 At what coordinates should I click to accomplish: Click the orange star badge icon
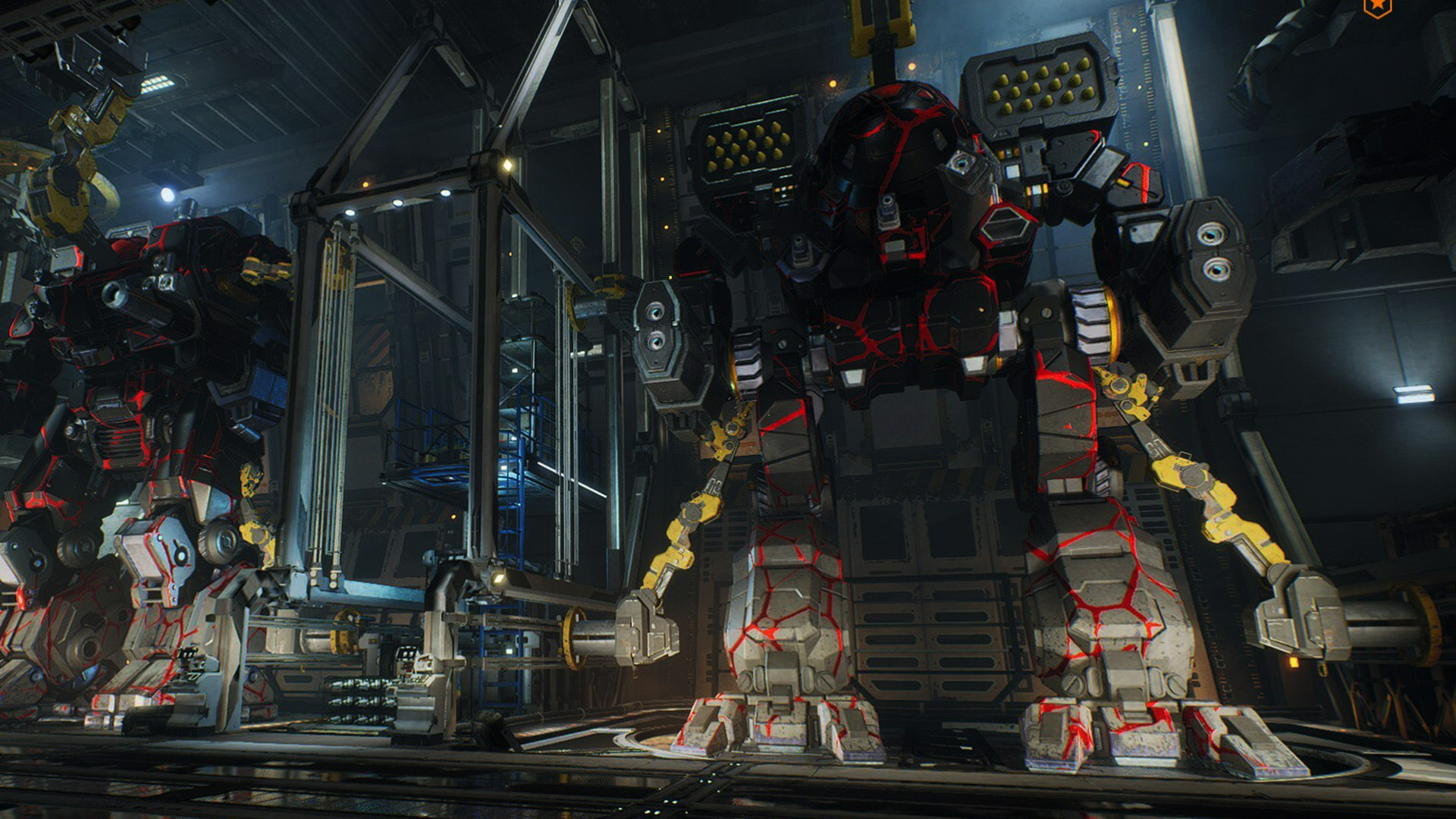click(1377, 7)
